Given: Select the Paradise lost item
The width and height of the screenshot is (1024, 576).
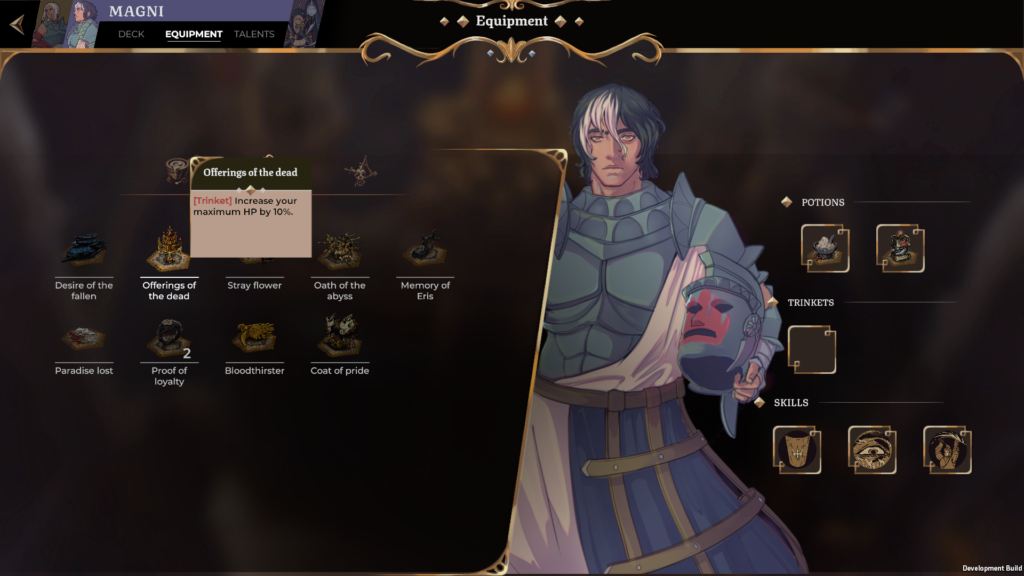Looking at the screenshot, I should coord(84,340).
